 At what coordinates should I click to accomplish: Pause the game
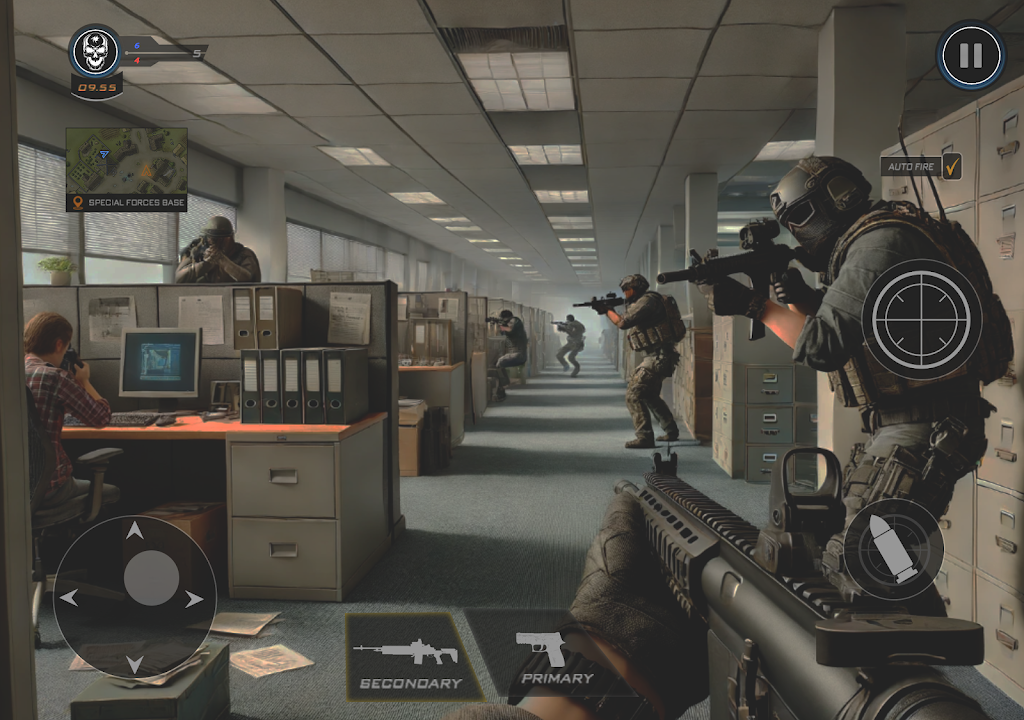pyautogui.click(x=970, y=55)
